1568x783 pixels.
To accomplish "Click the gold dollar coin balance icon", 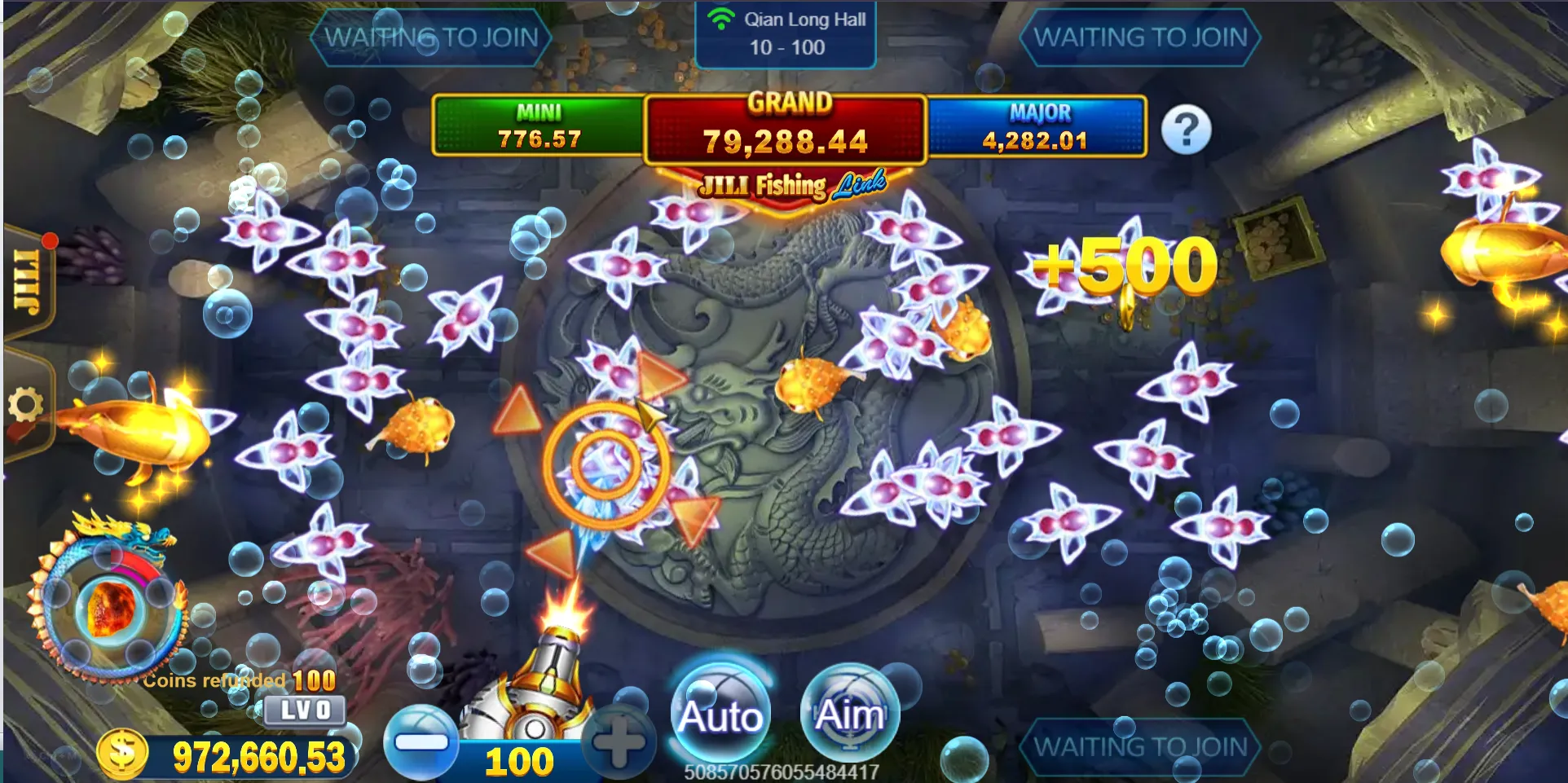I will pos(122,753).
